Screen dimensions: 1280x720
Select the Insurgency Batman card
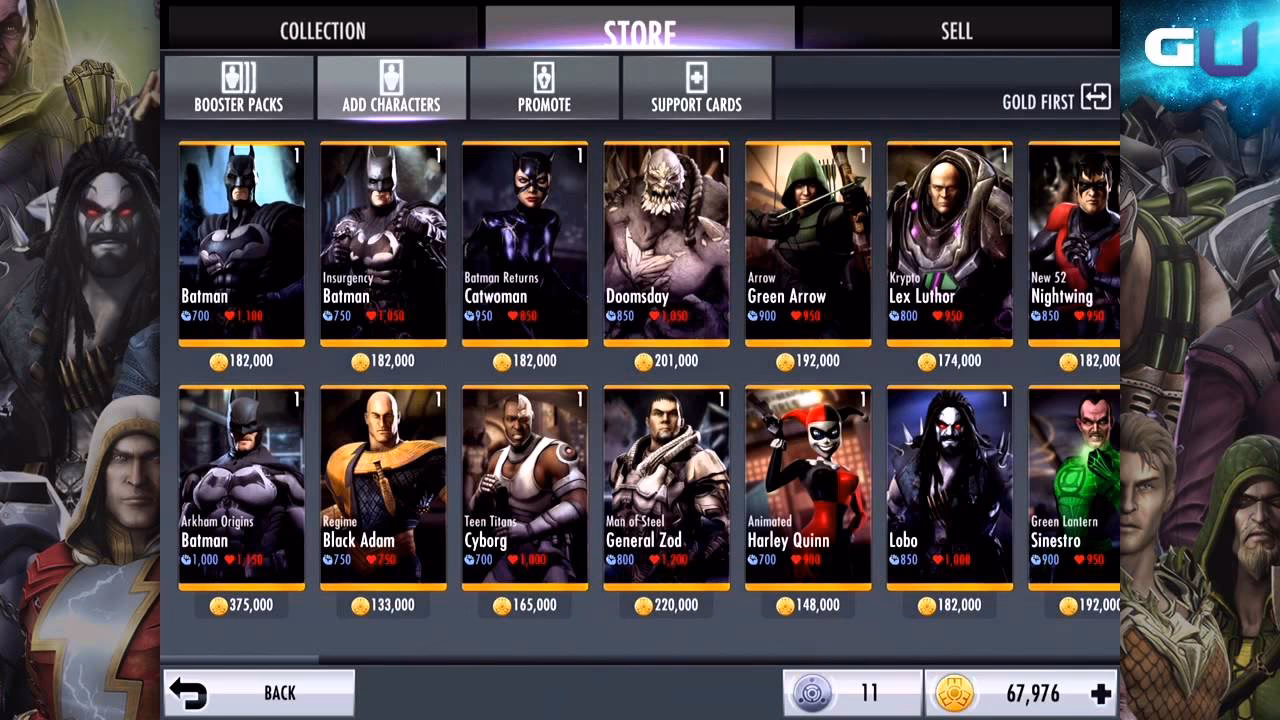pyautogui.click(x=382, y=240)
